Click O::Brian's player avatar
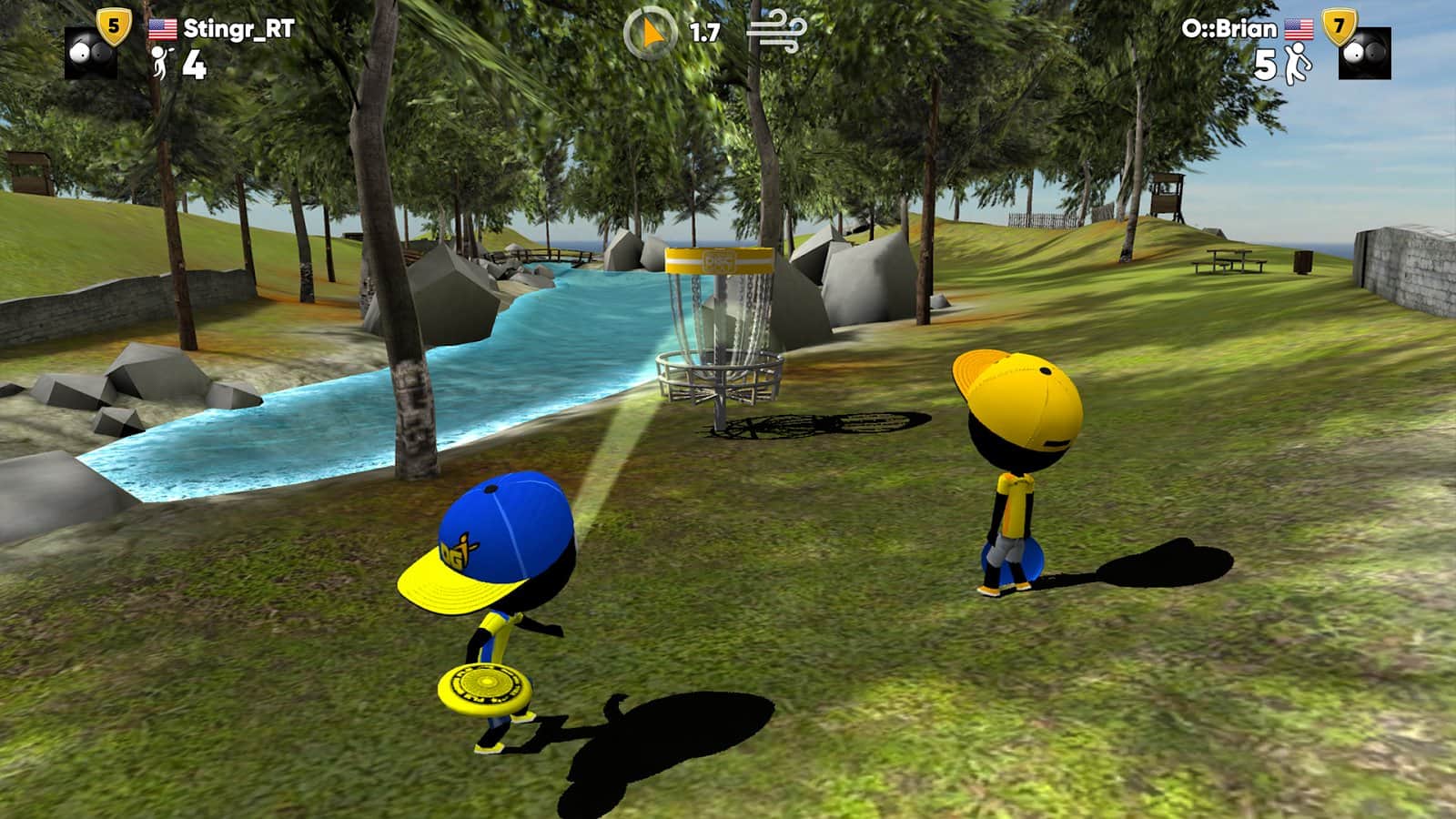This screenshot has height=819, width=1456. (x=1365, y=55)
